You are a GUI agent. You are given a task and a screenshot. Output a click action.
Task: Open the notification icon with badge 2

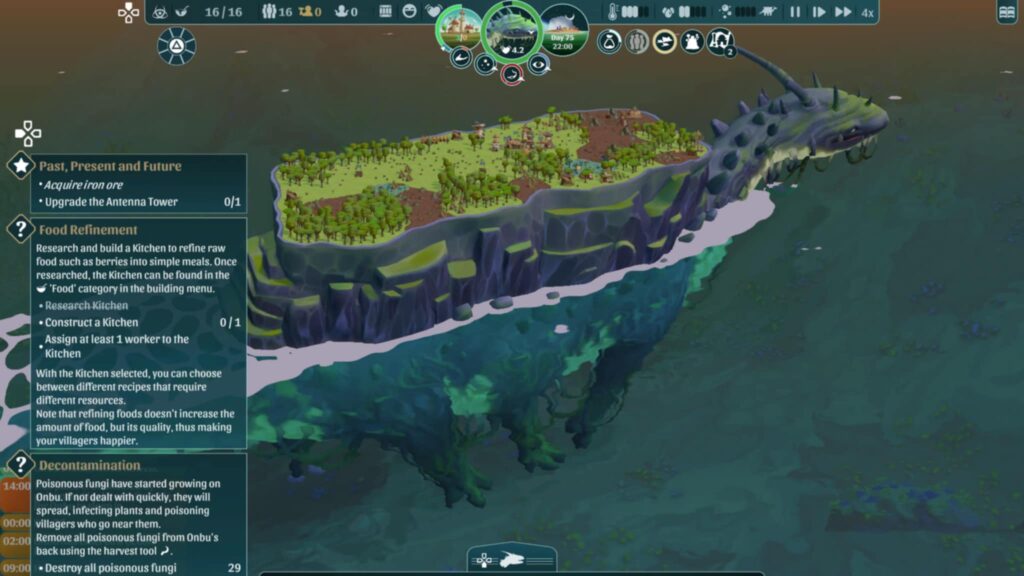click(x=720, y=42)
